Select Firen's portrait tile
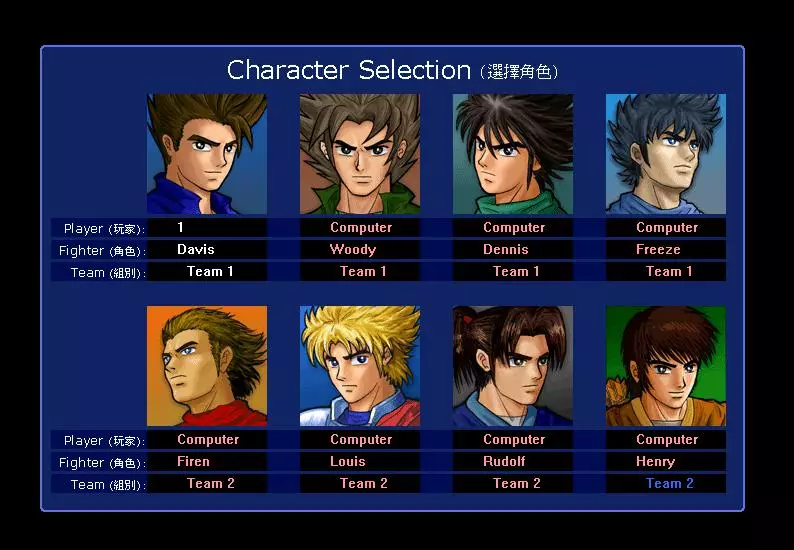Image resolution: width=794 pixels, height=550 pixels. 207,366
